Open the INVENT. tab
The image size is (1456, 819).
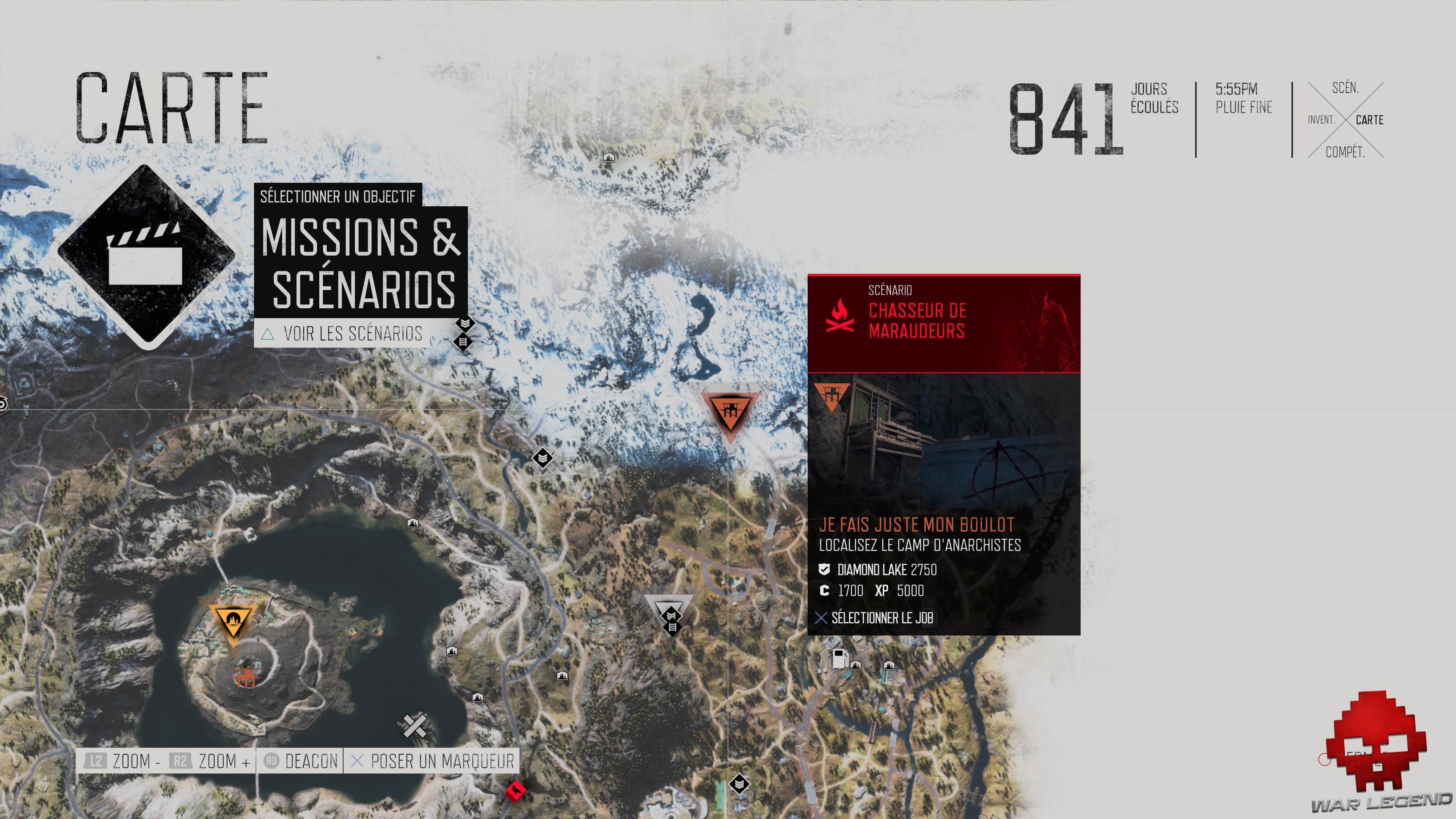pos(1321,120)
